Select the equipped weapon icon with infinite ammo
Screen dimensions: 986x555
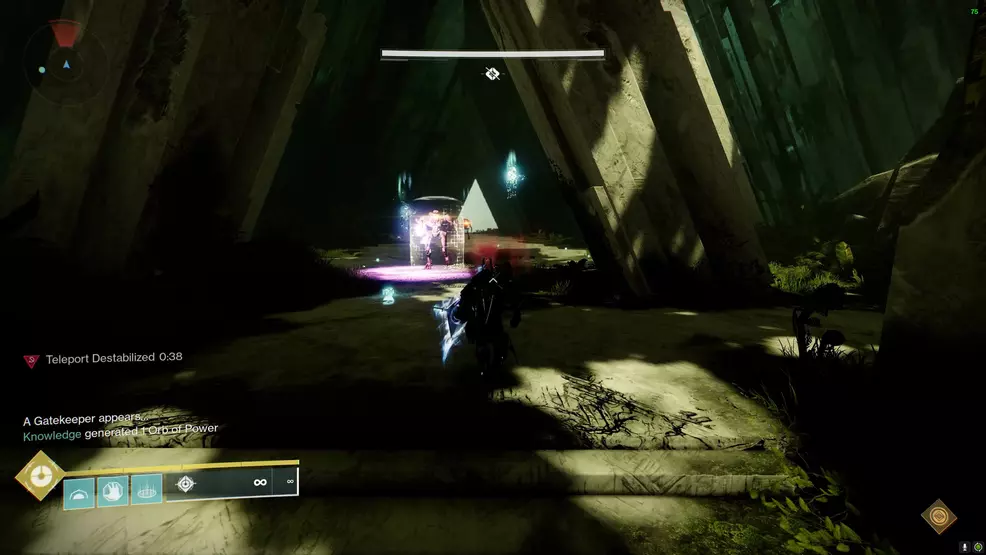pyautogui.click(x=185, y=484)
